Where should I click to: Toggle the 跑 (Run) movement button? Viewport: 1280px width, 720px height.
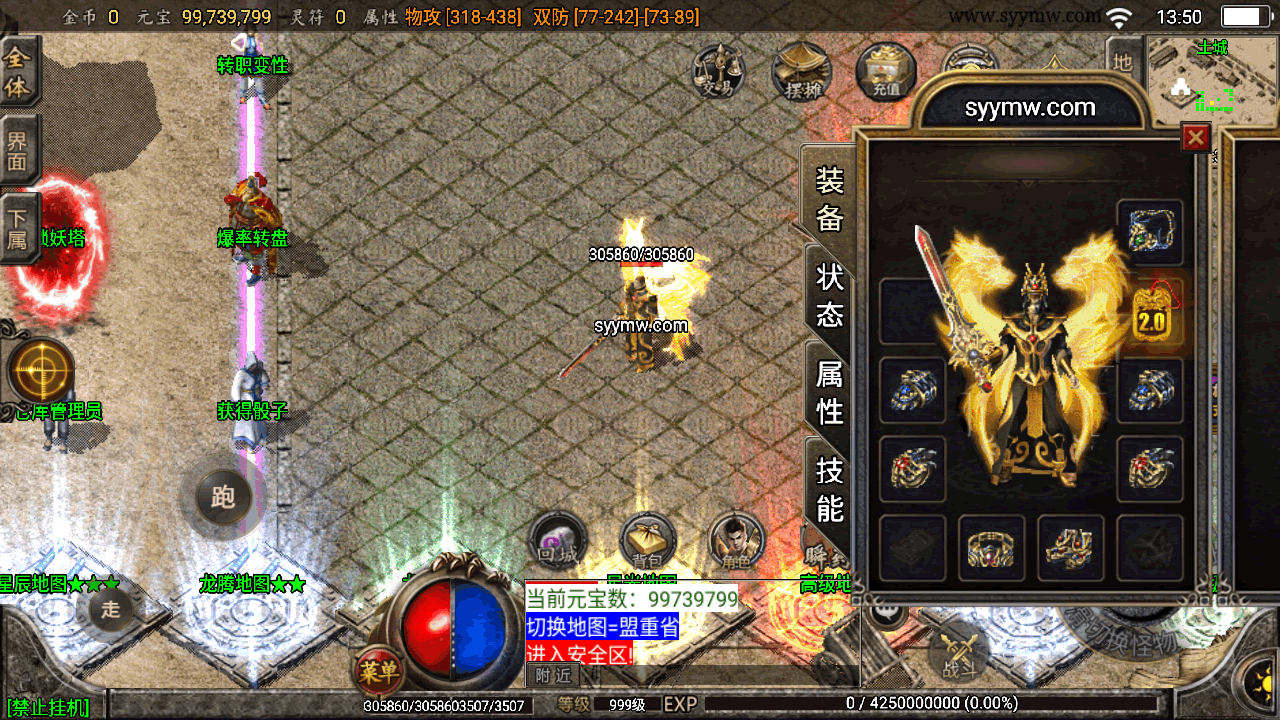222,497
